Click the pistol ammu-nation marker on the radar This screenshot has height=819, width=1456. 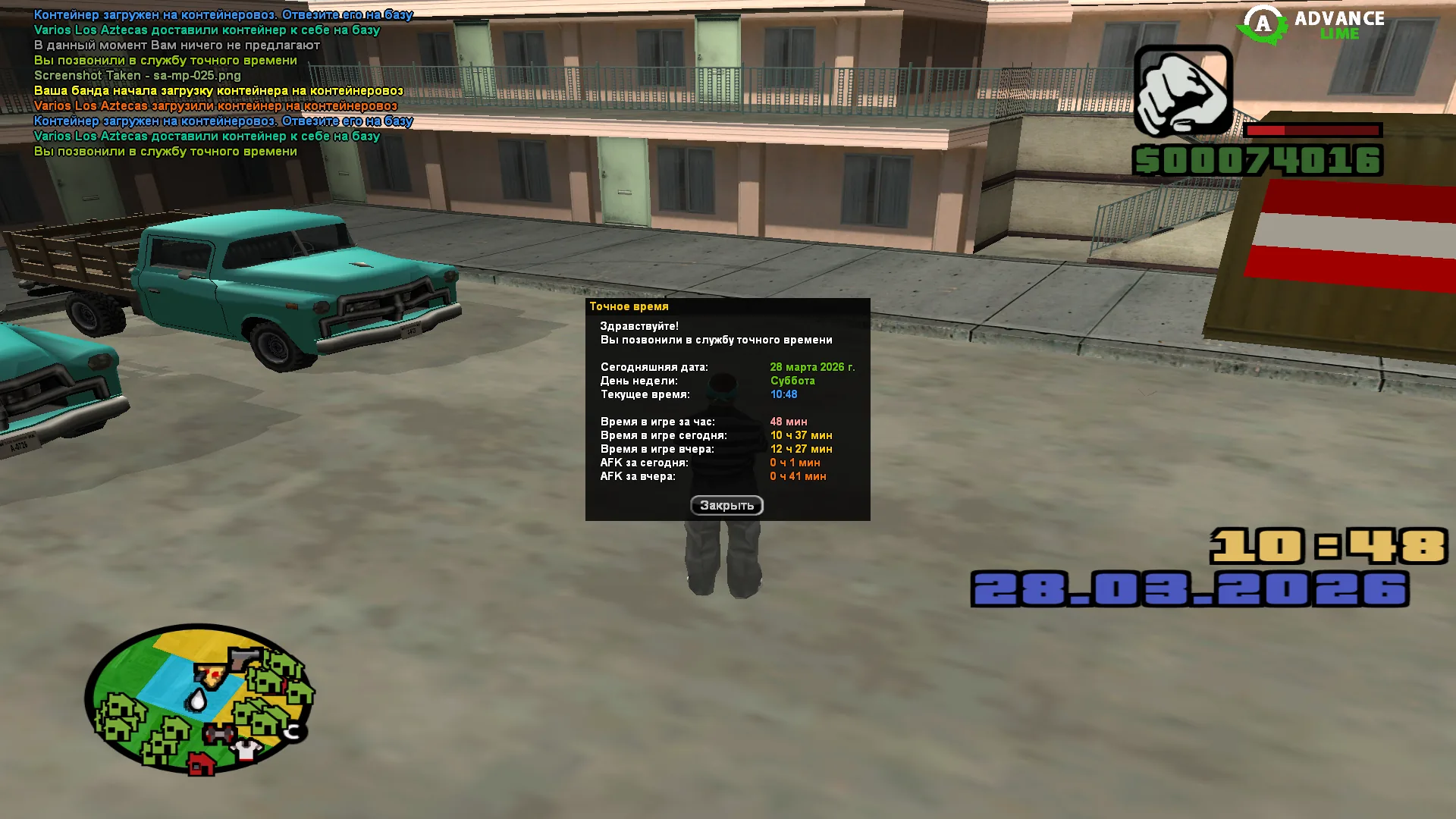(244, 658)
